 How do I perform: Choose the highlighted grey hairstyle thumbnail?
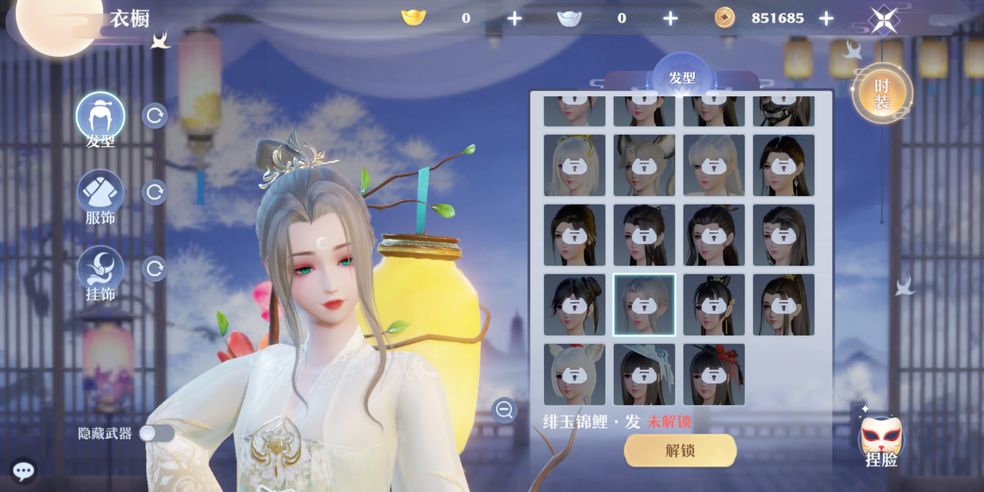point(644,305)
